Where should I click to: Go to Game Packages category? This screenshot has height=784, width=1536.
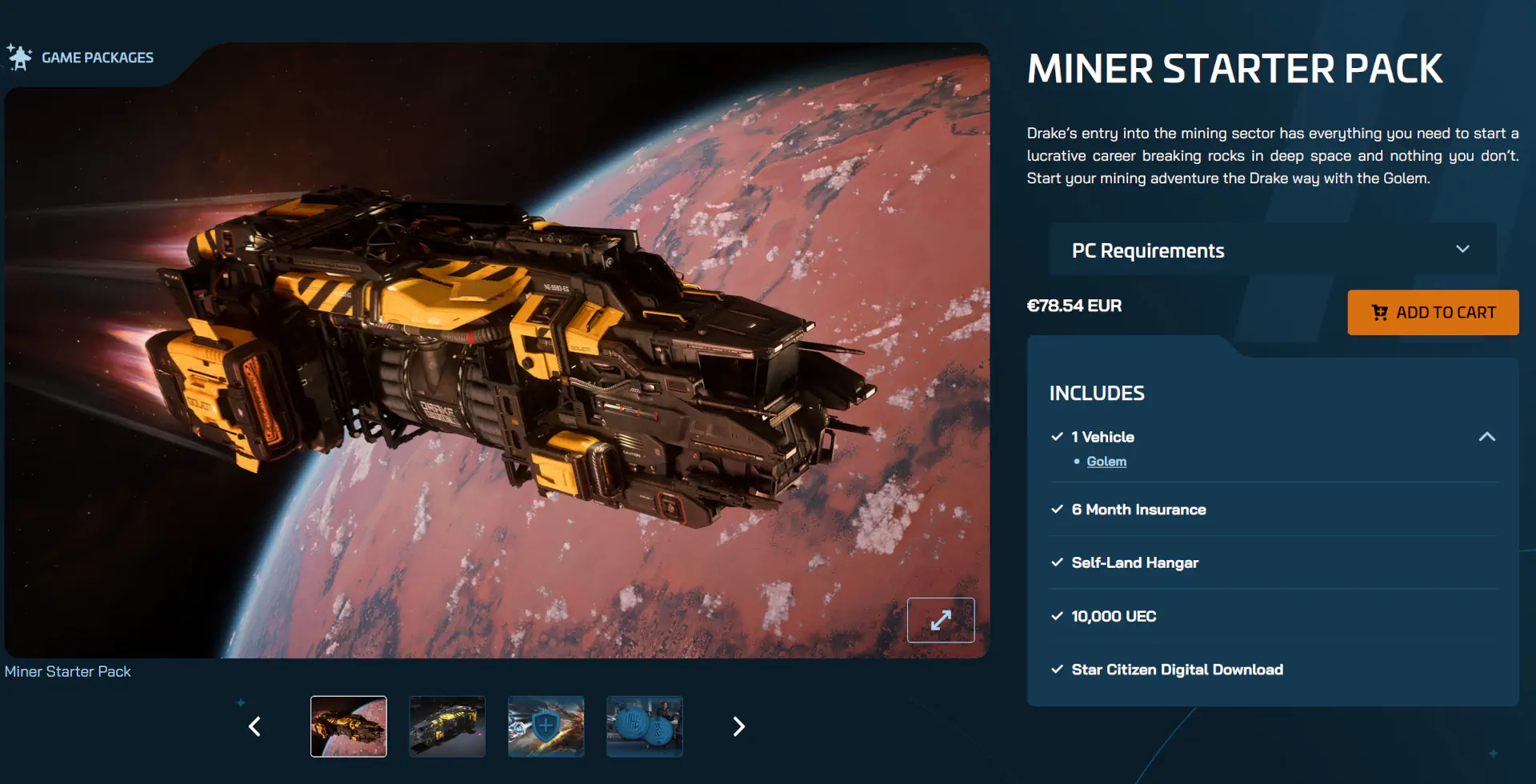[x=97, y=58]
